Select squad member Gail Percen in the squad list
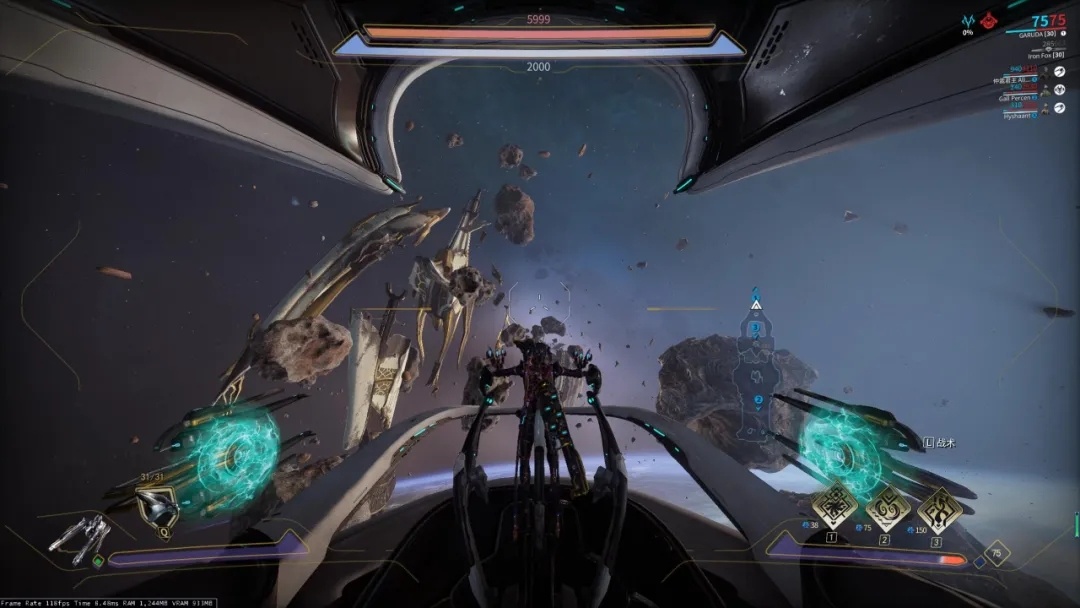The width and height of the screenshot is (1080, 608). (1018, 98)
